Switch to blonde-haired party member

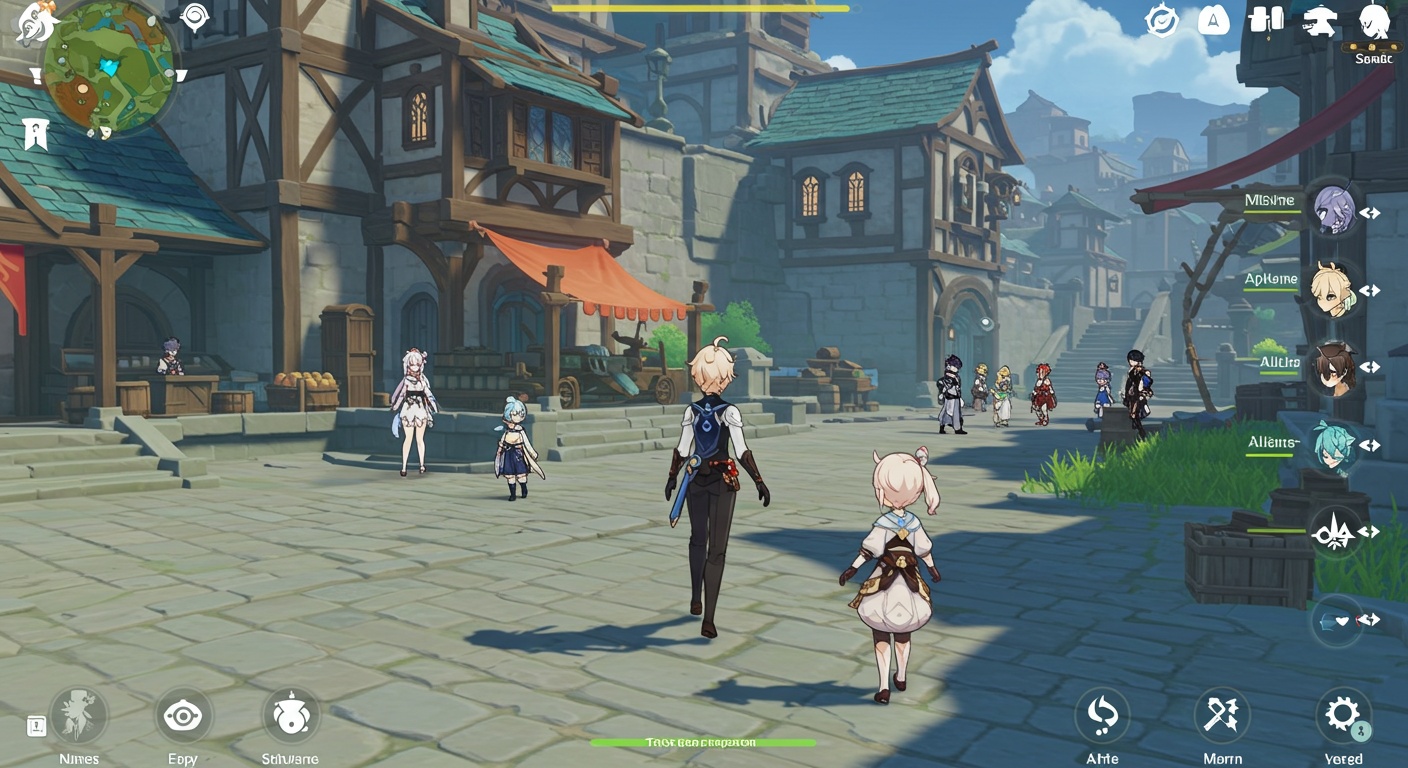tap(1334, 289)
